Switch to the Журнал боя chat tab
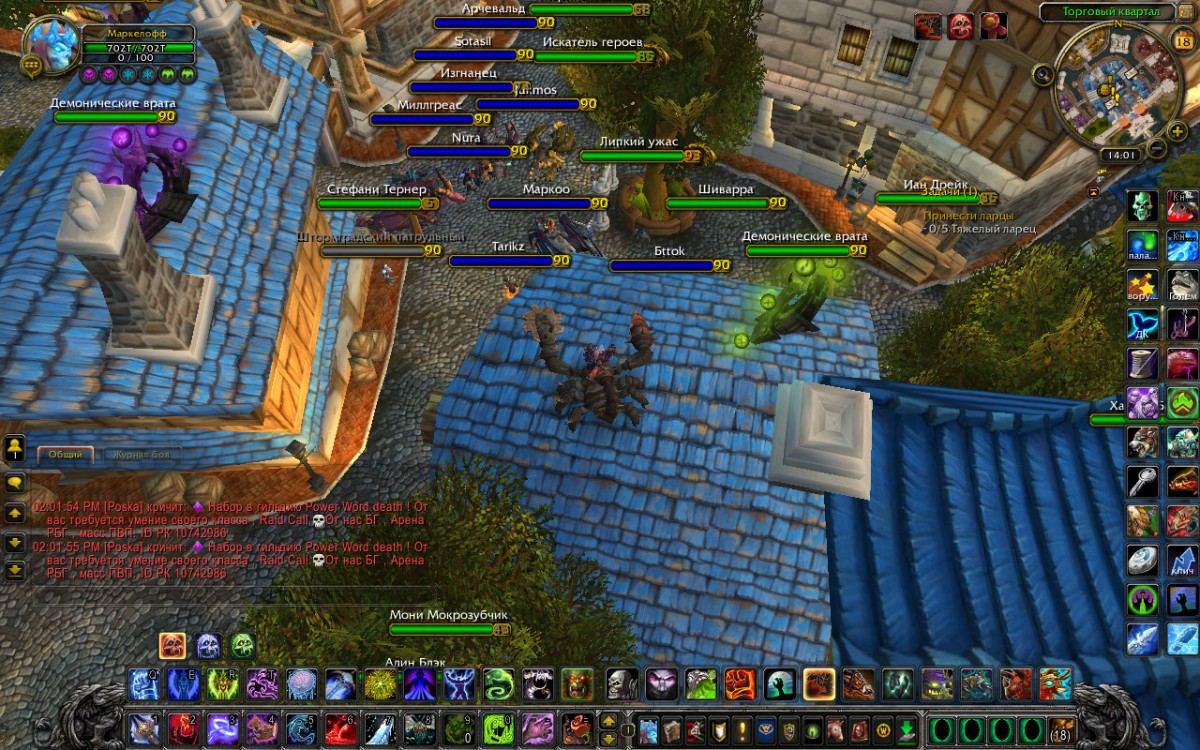The image size is (1200, 750). (141, 454)
